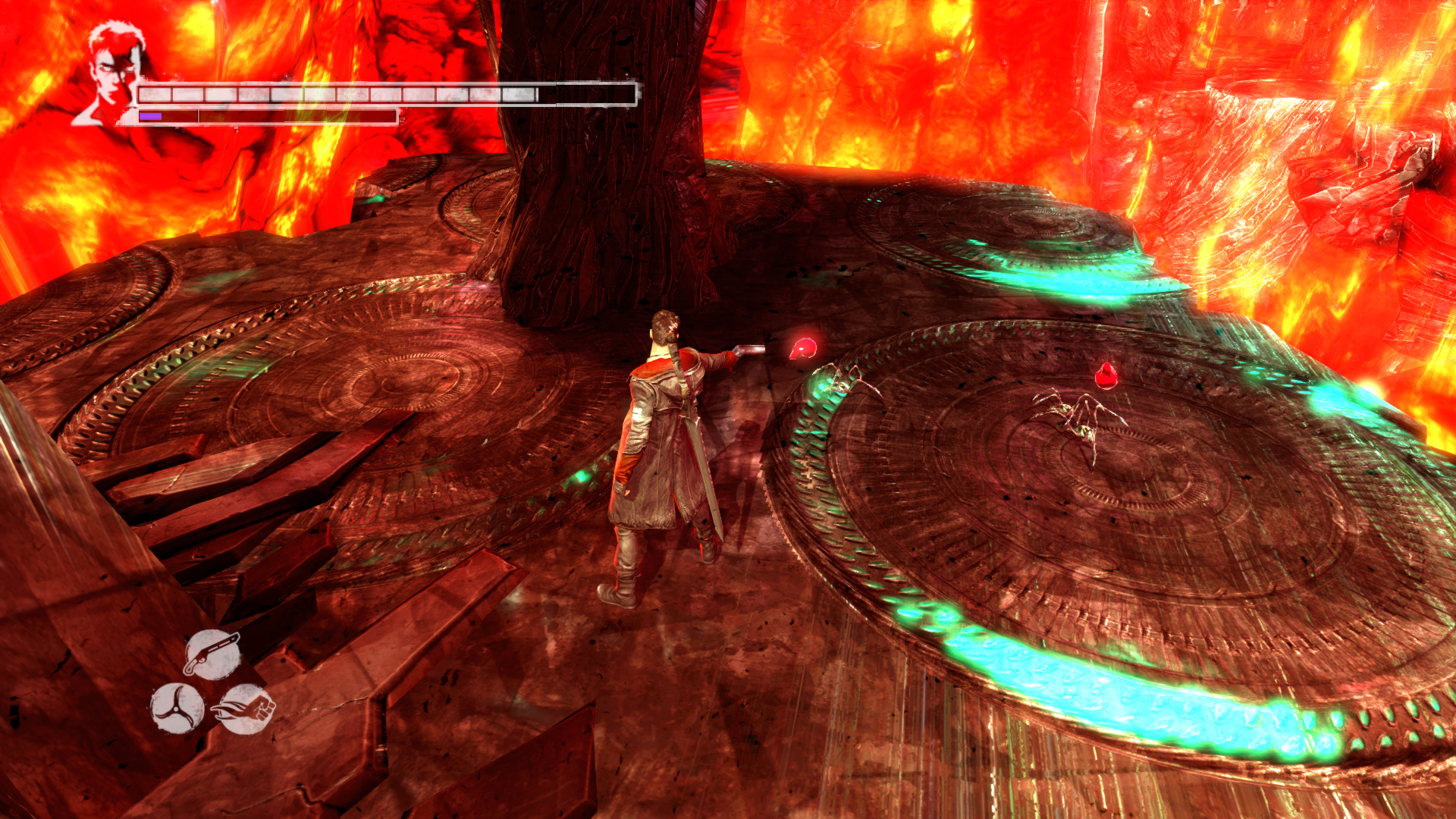Click Dante's portrait in the HUD
Viewport: 1456px width, 819px height.
pos(110,74)
